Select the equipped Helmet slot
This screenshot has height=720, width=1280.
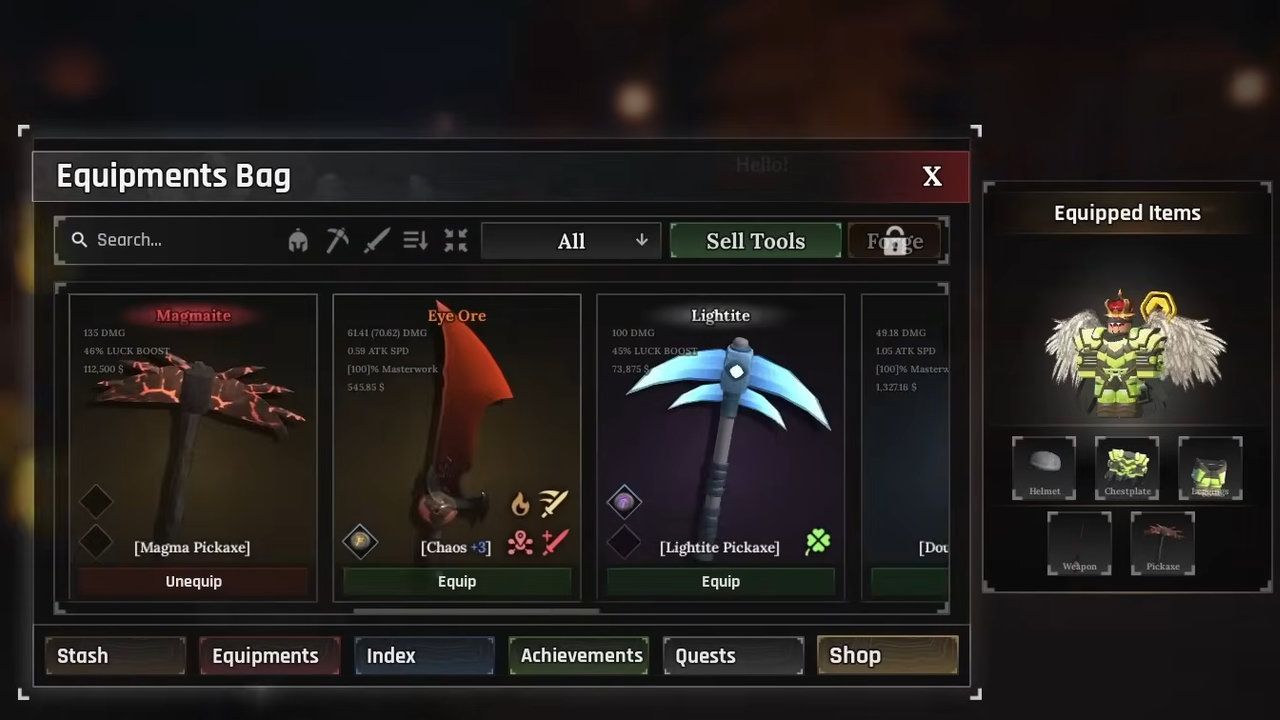1044,467
